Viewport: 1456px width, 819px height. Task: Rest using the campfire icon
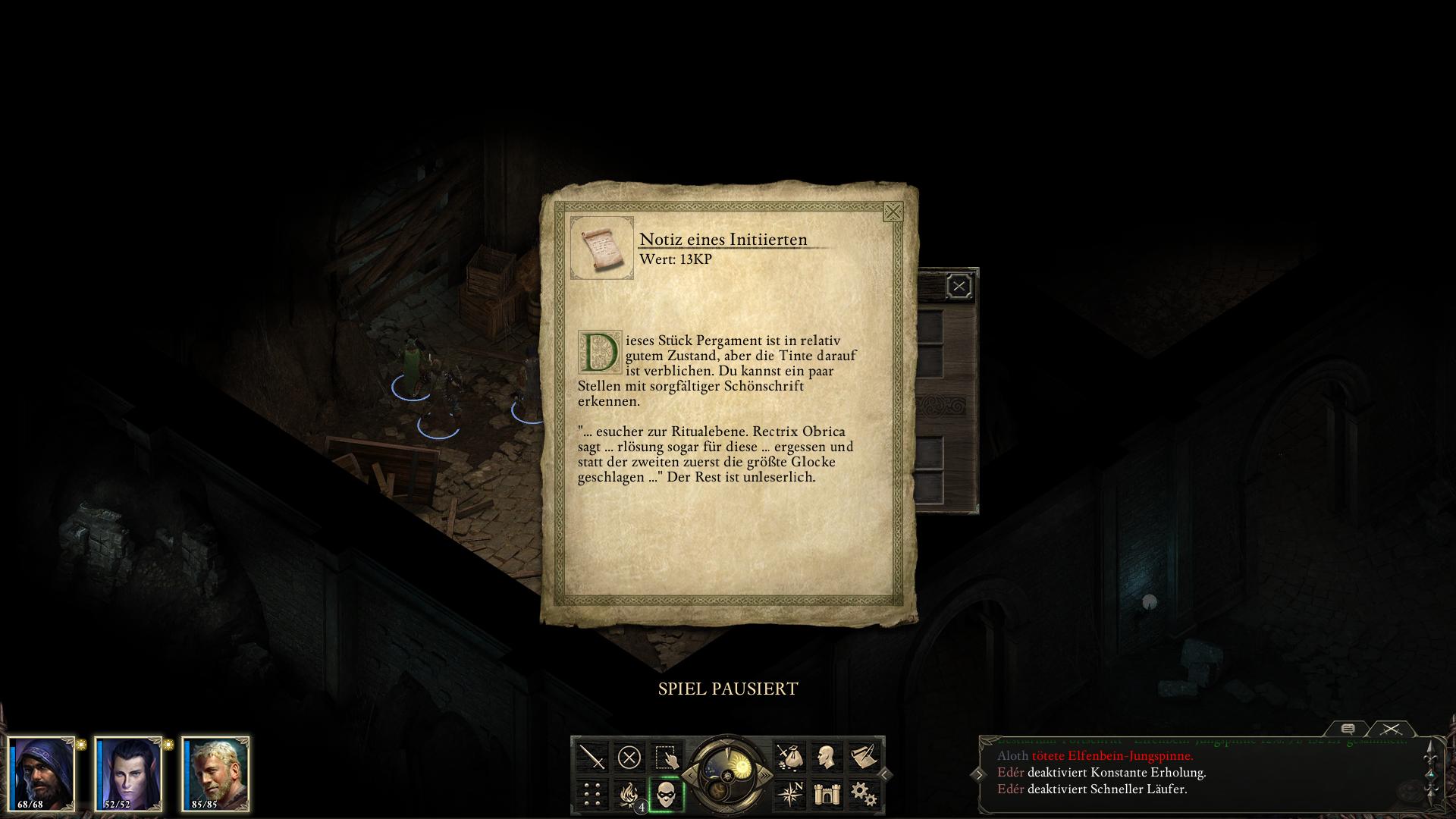point(629,794)
